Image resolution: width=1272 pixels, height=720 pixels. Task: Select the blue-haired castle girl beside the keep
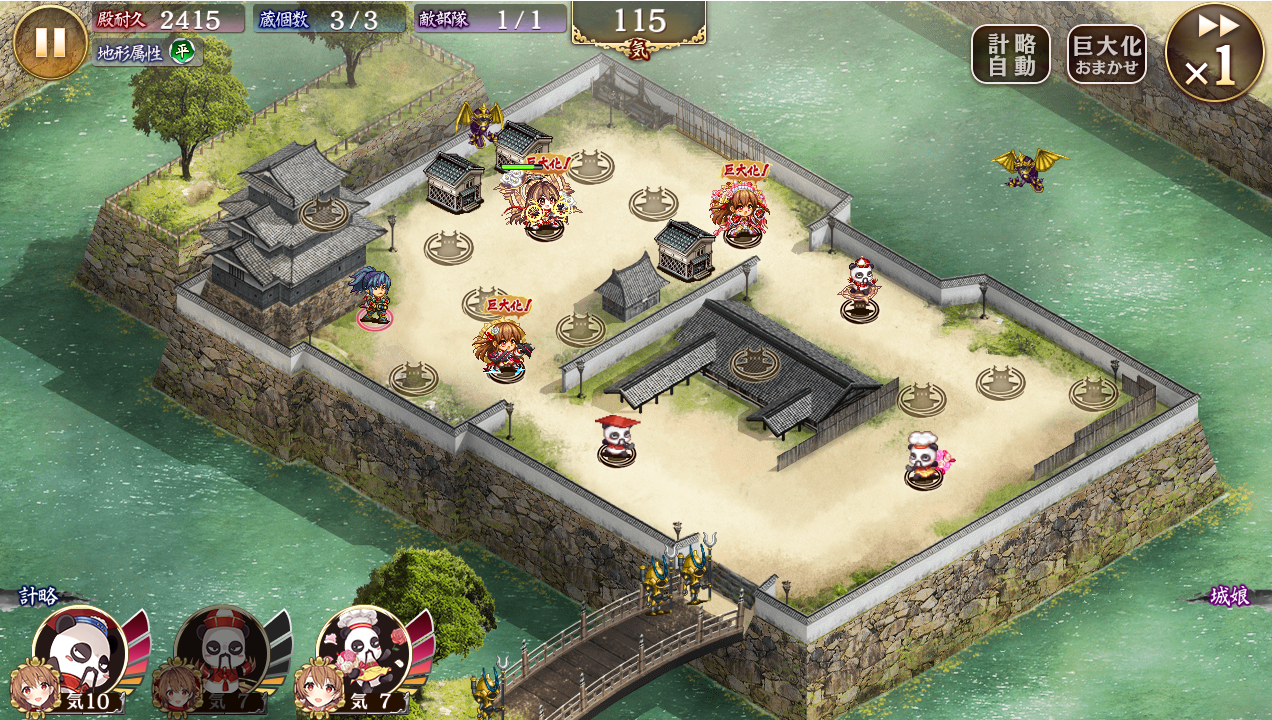click(x=374, y=297)
